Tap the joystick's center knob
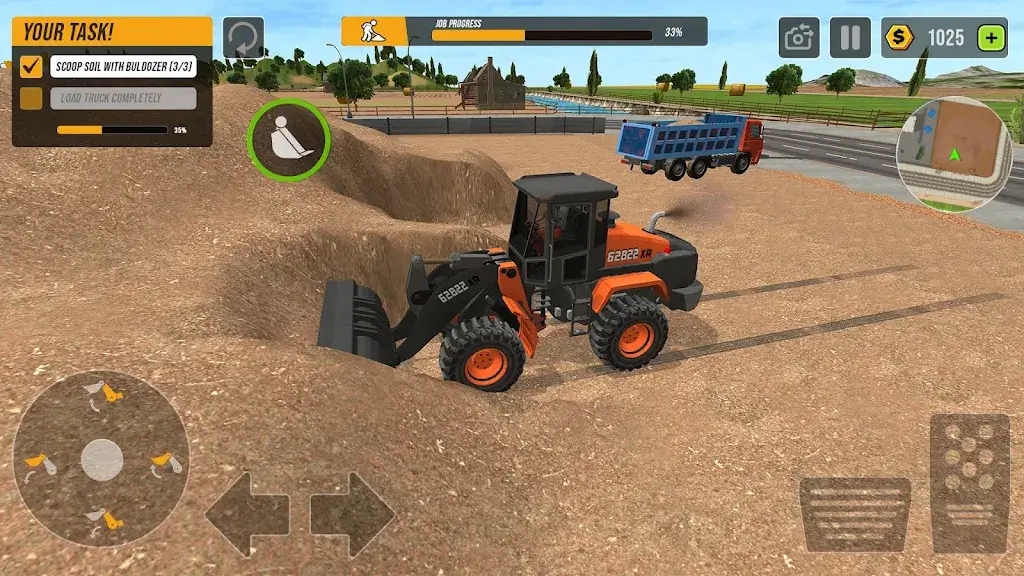Screen dimensions: 1024x576 [x=102, y=459]
